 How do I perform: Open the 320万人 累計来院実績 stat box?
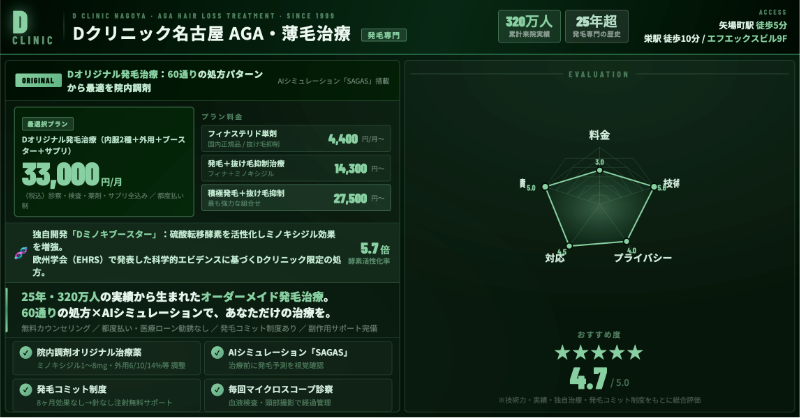click(x=528, y=27)
